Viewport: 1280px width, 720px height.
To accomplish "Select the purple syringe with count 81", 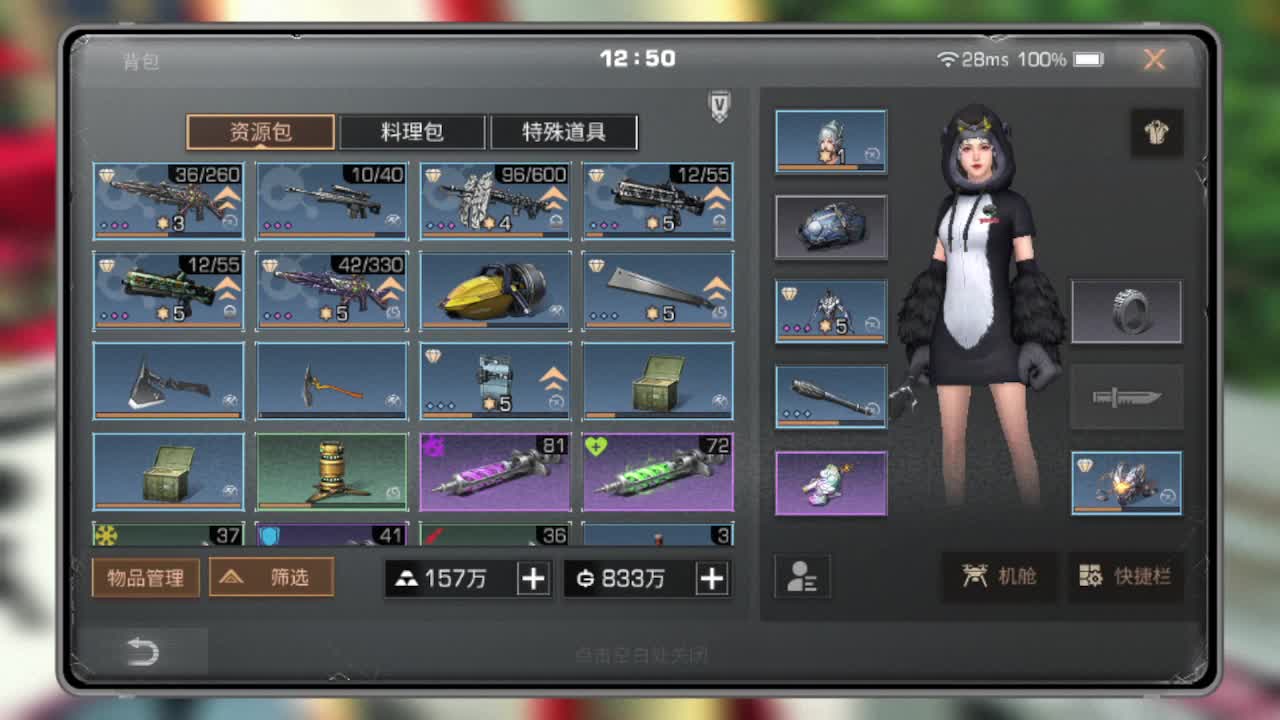I will (494, 470).
